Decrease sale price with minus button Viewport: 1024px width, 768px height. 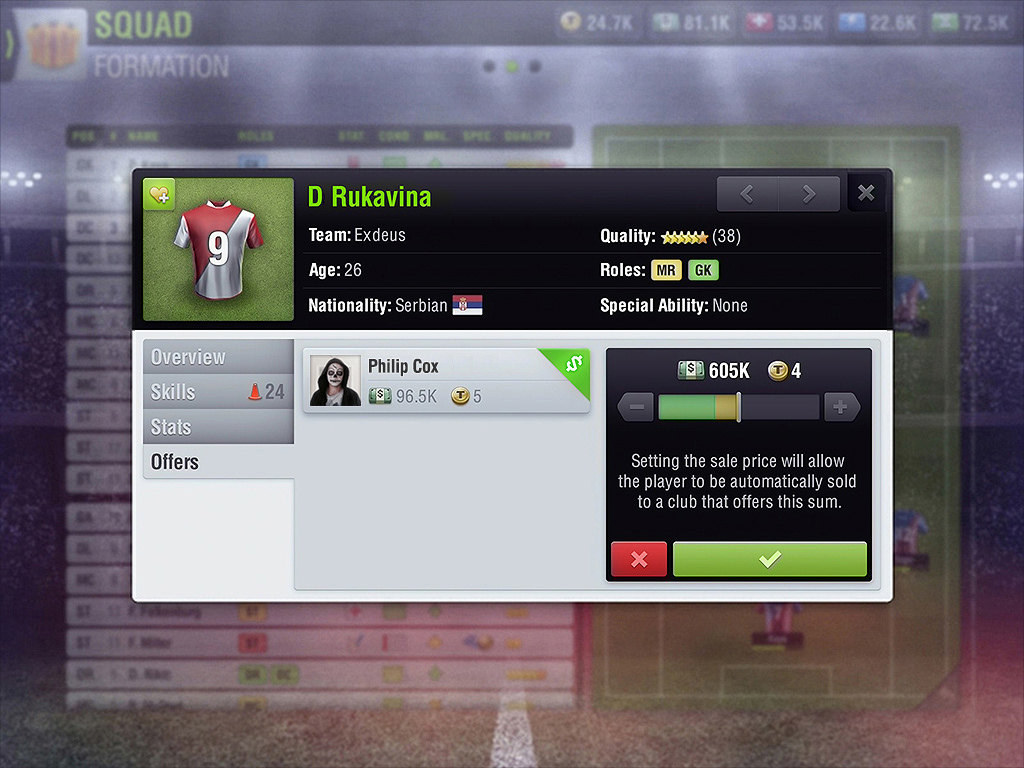pos(636,407)
